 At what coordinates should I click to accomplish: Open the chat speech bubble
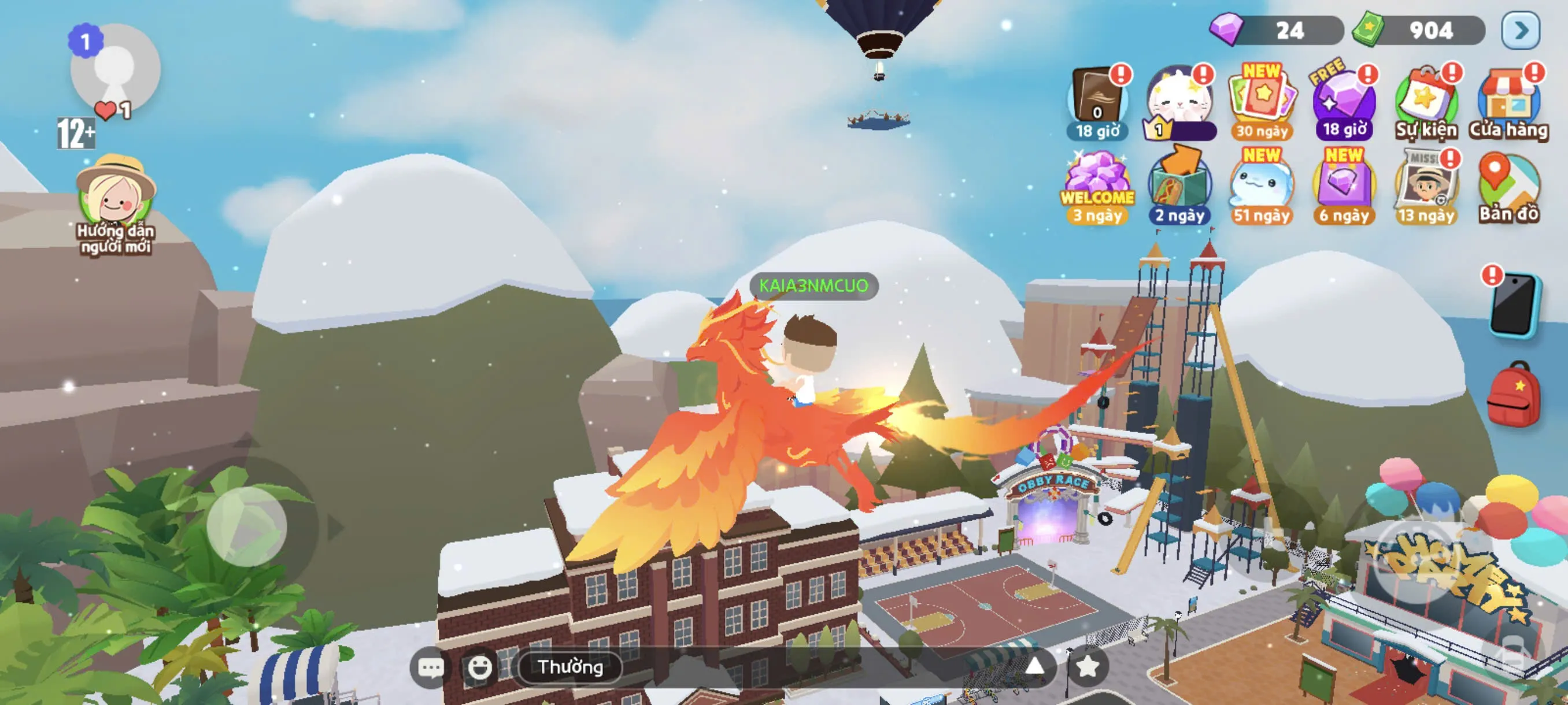(x=431, y=667)
